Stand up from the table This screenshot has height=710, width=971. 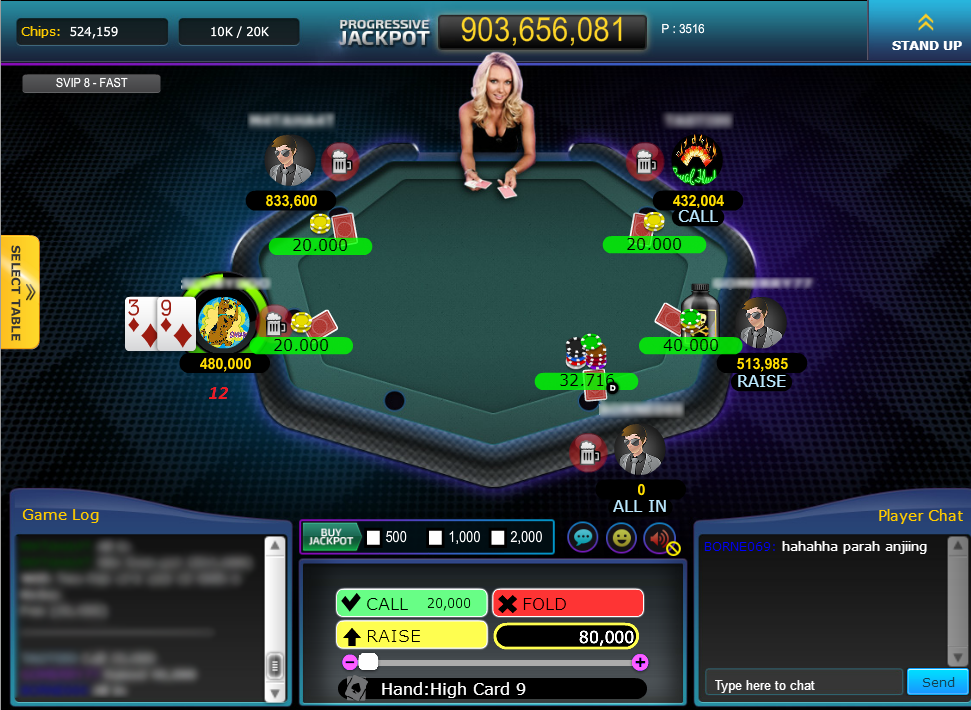[x=926, y=31]
